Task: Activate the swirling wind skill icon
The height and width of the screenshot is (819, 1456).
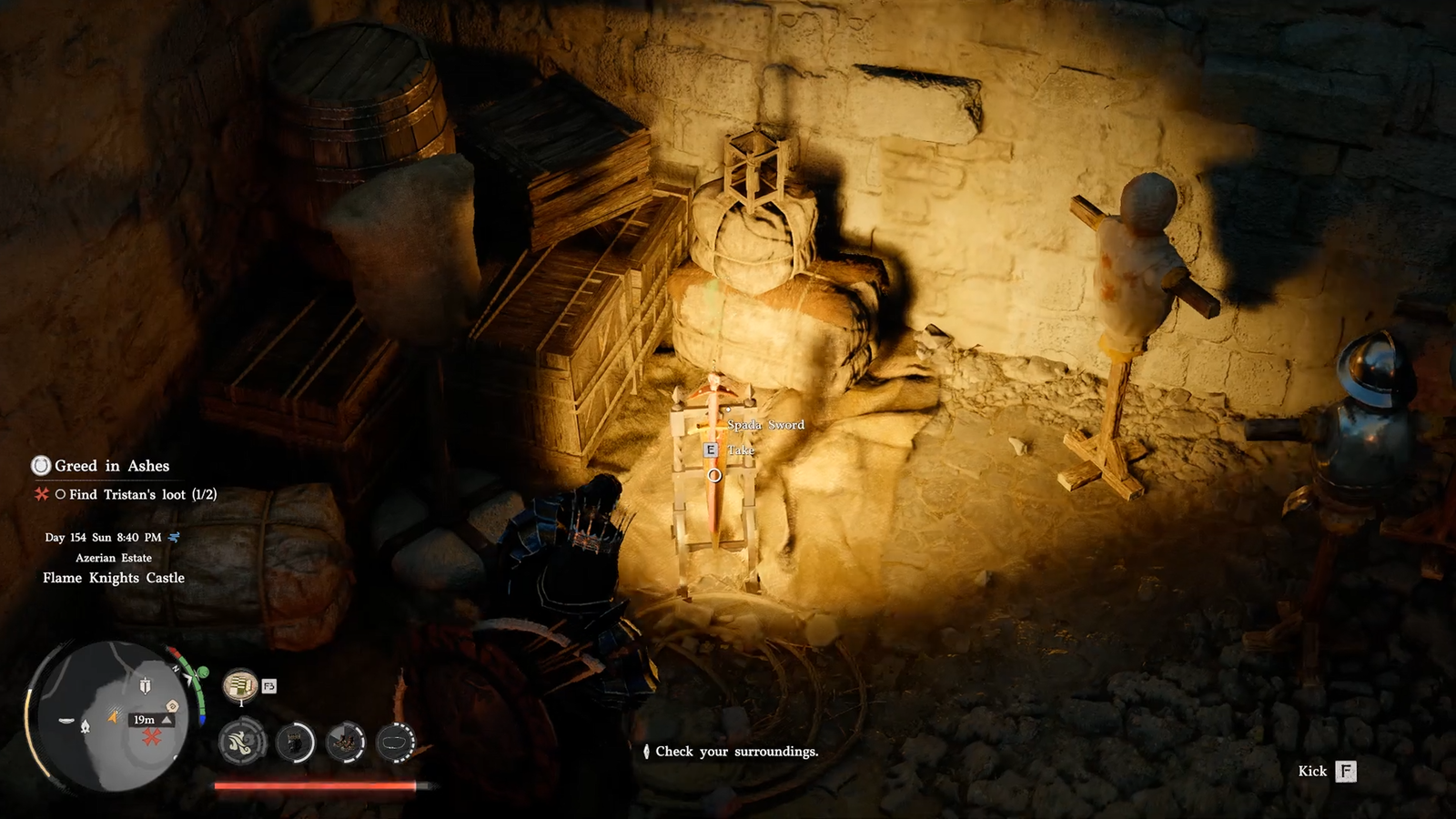Action: tap(241, 742)
